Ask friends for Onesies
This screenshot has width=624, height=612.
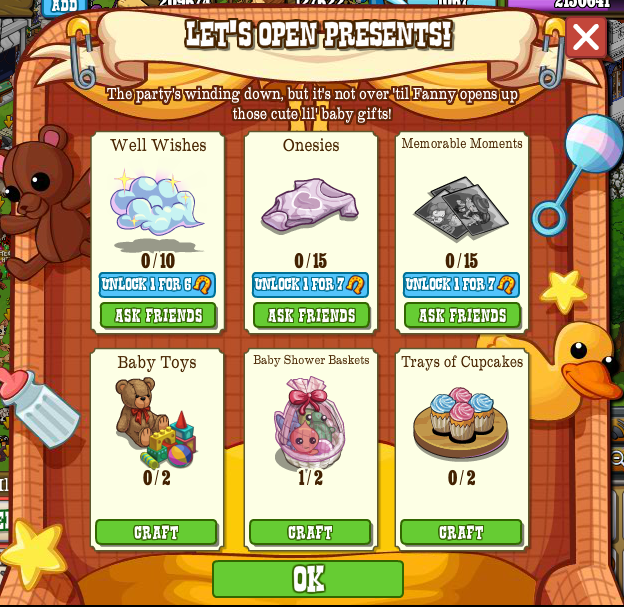point(311,316)
